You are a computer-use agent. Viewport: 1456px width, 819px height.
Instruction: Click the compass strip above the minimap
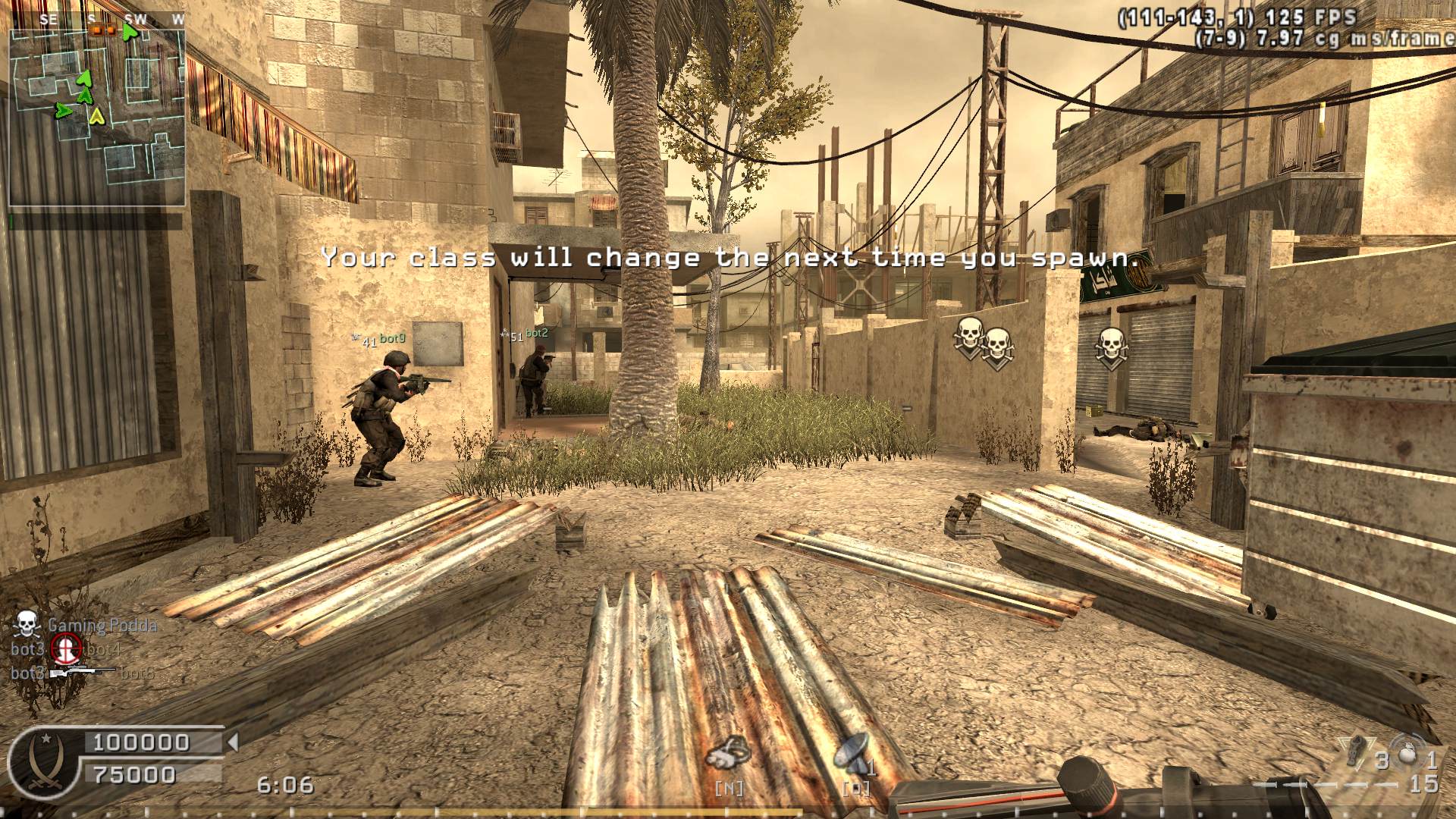point(97,20)
